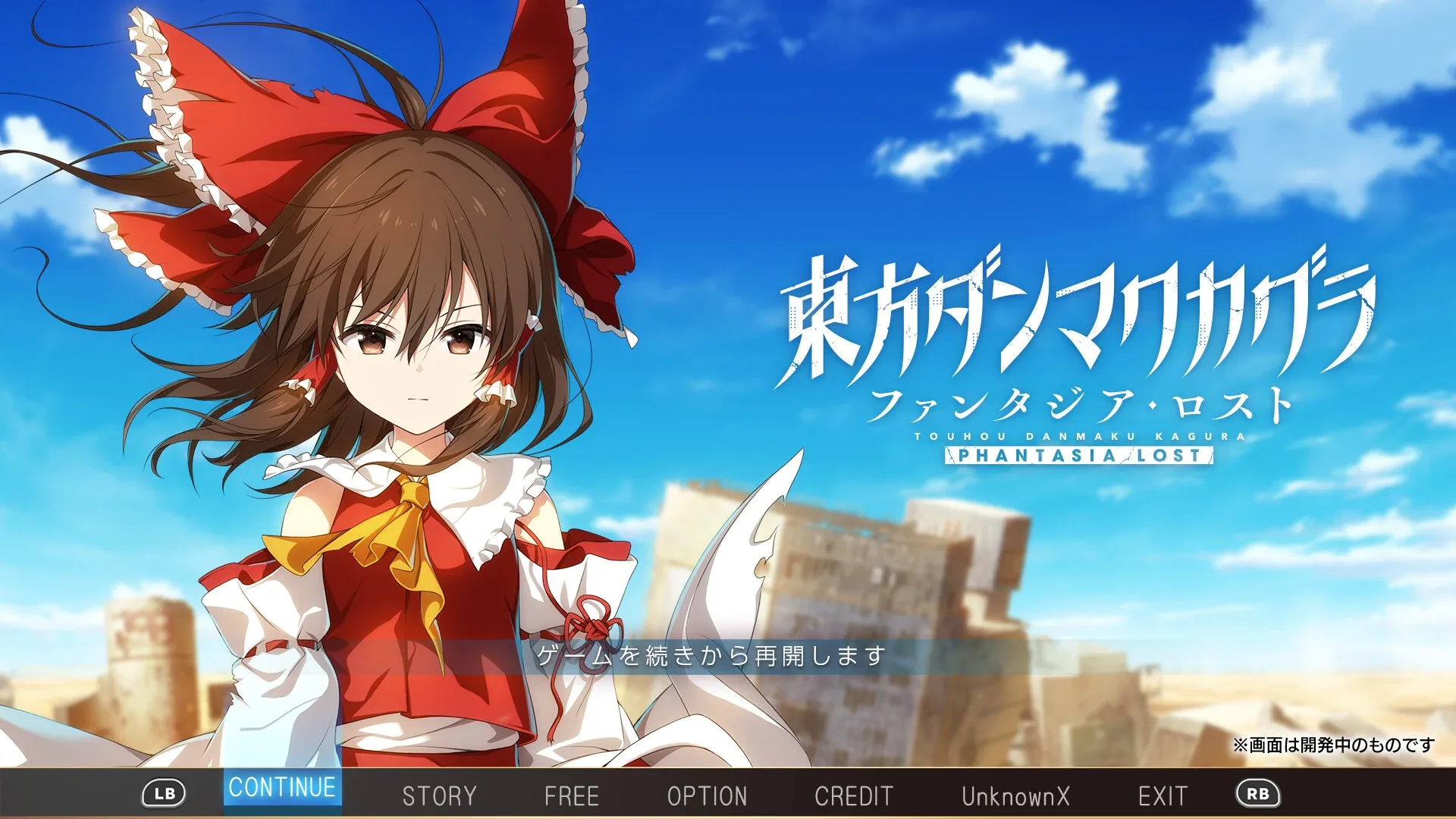Click the dark bottom navigation bar

point(728,796)
